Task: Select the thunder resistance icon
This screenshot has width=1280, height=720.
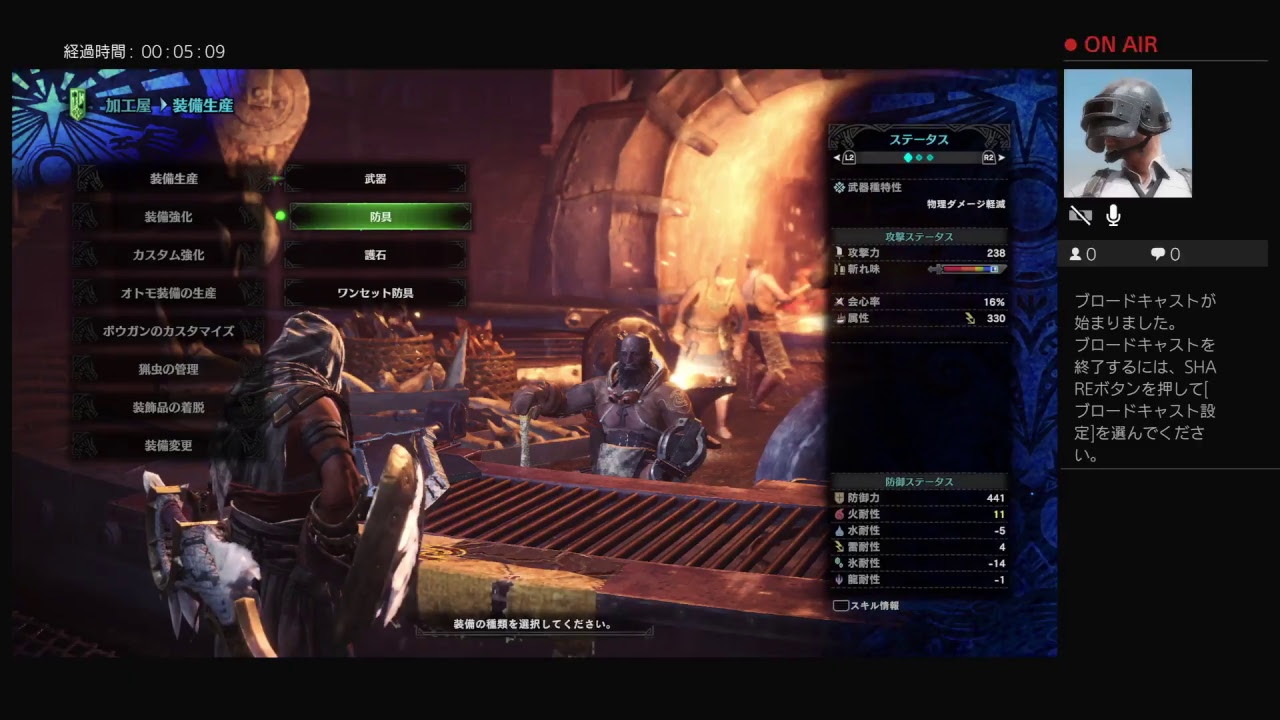Action: pyautogui.click(x=840, y=547)
